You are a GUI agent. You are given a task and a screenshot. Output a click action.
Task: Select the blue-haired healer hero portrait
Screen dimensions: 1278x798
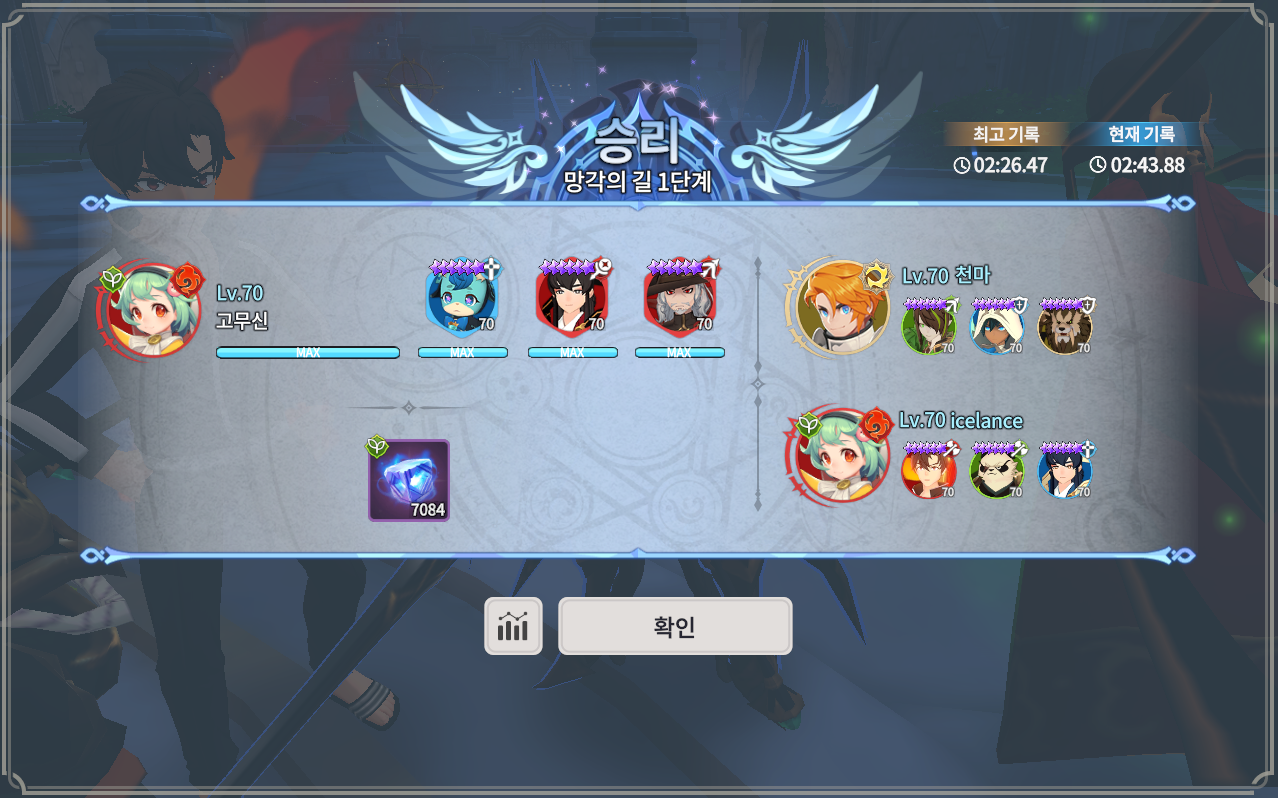[x=461, y=301]
